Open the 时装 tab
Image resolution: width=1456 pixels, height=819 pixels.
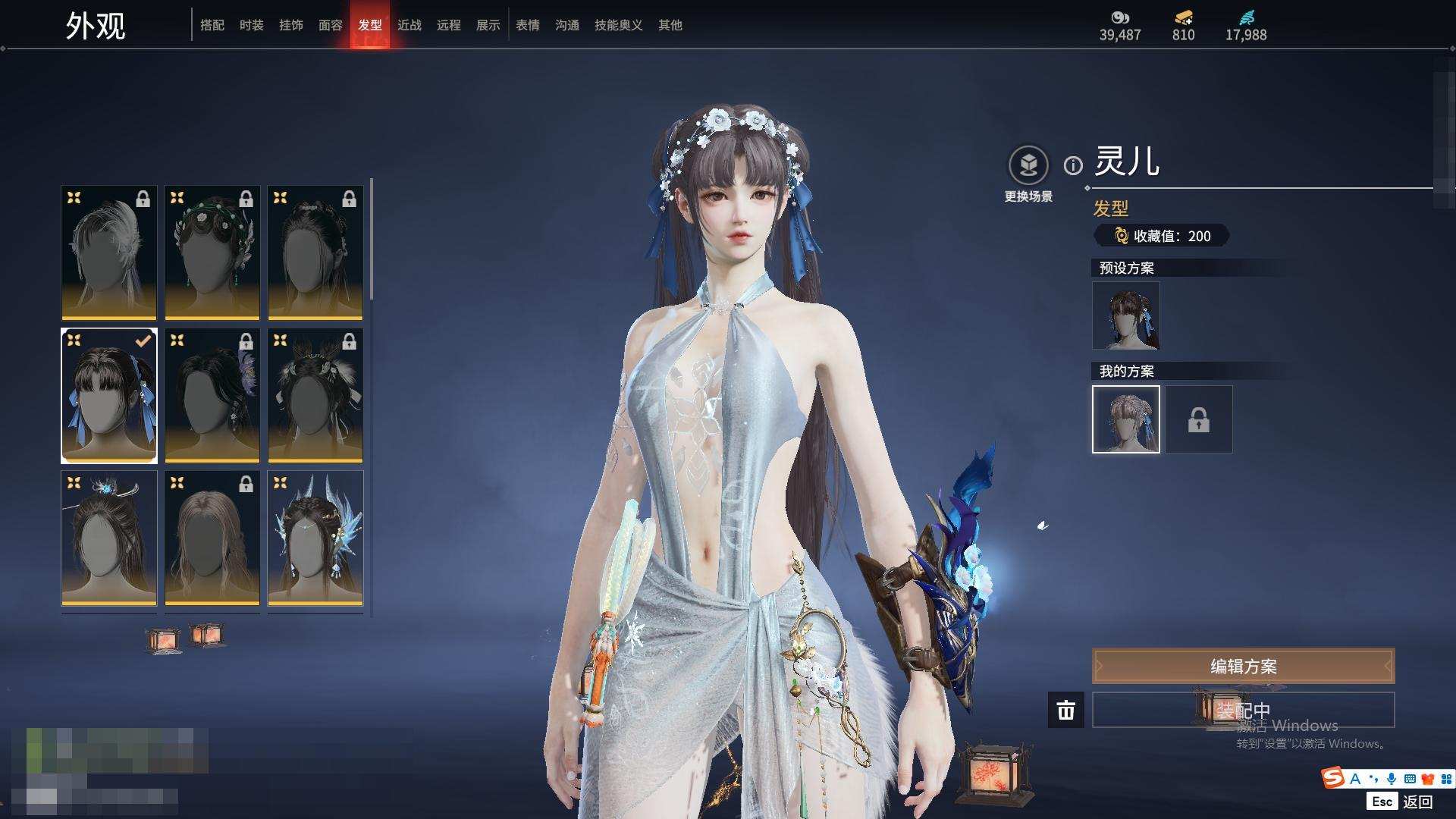pyautogui.click(x=252, y=25)
